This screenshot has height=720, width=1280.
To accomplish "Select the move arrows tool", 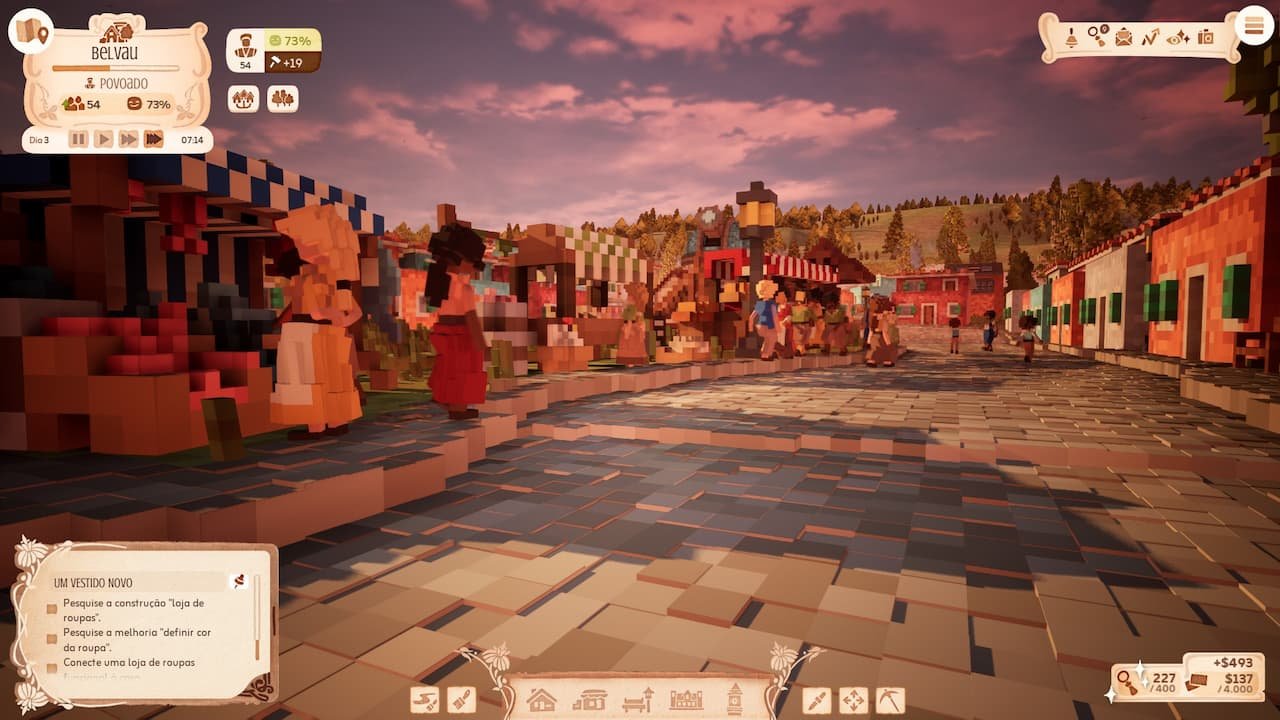I will click(x=853, y=700).
